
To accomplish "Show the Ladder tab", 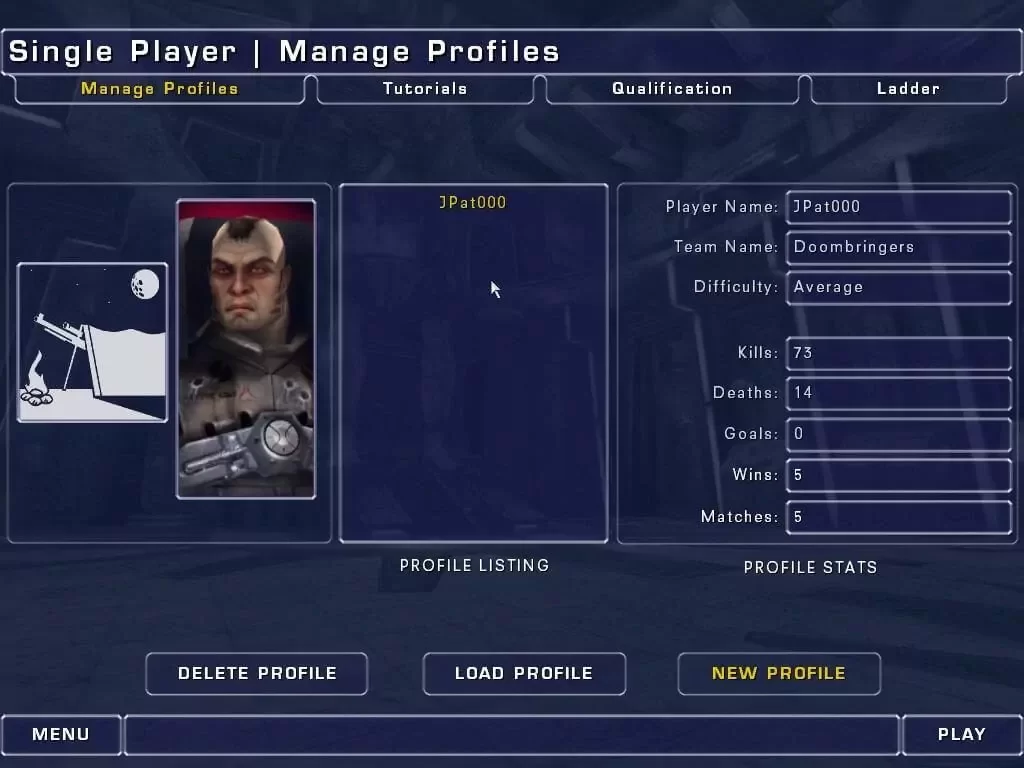I will [908, 89].
